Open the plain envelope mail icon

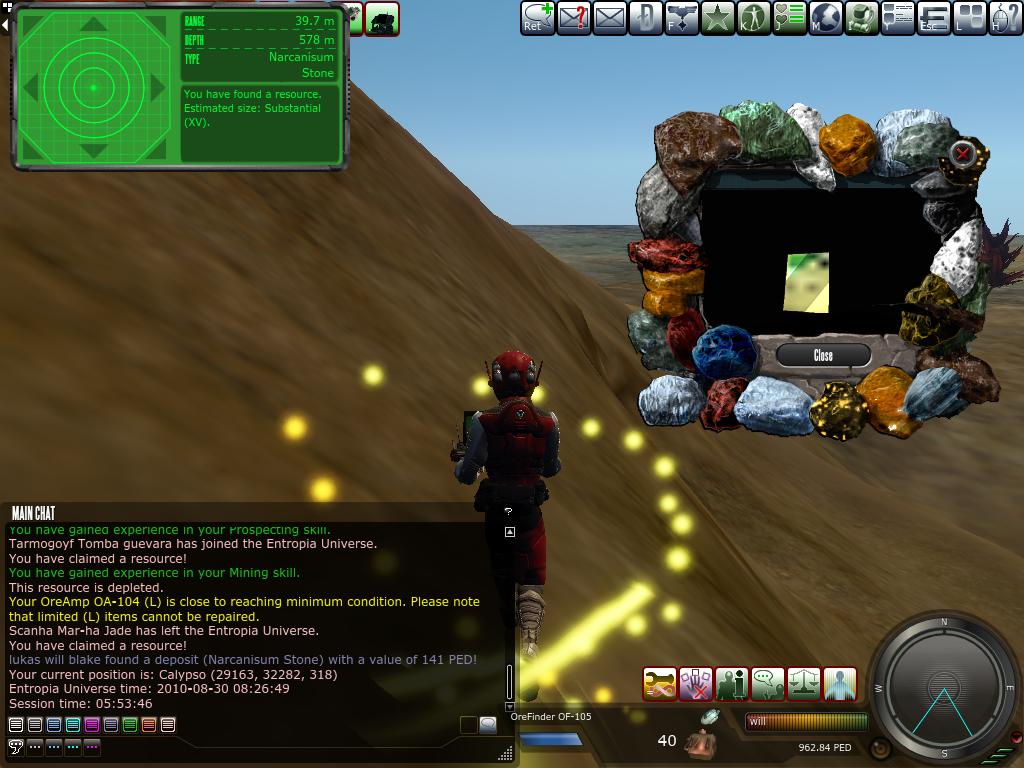610,17
